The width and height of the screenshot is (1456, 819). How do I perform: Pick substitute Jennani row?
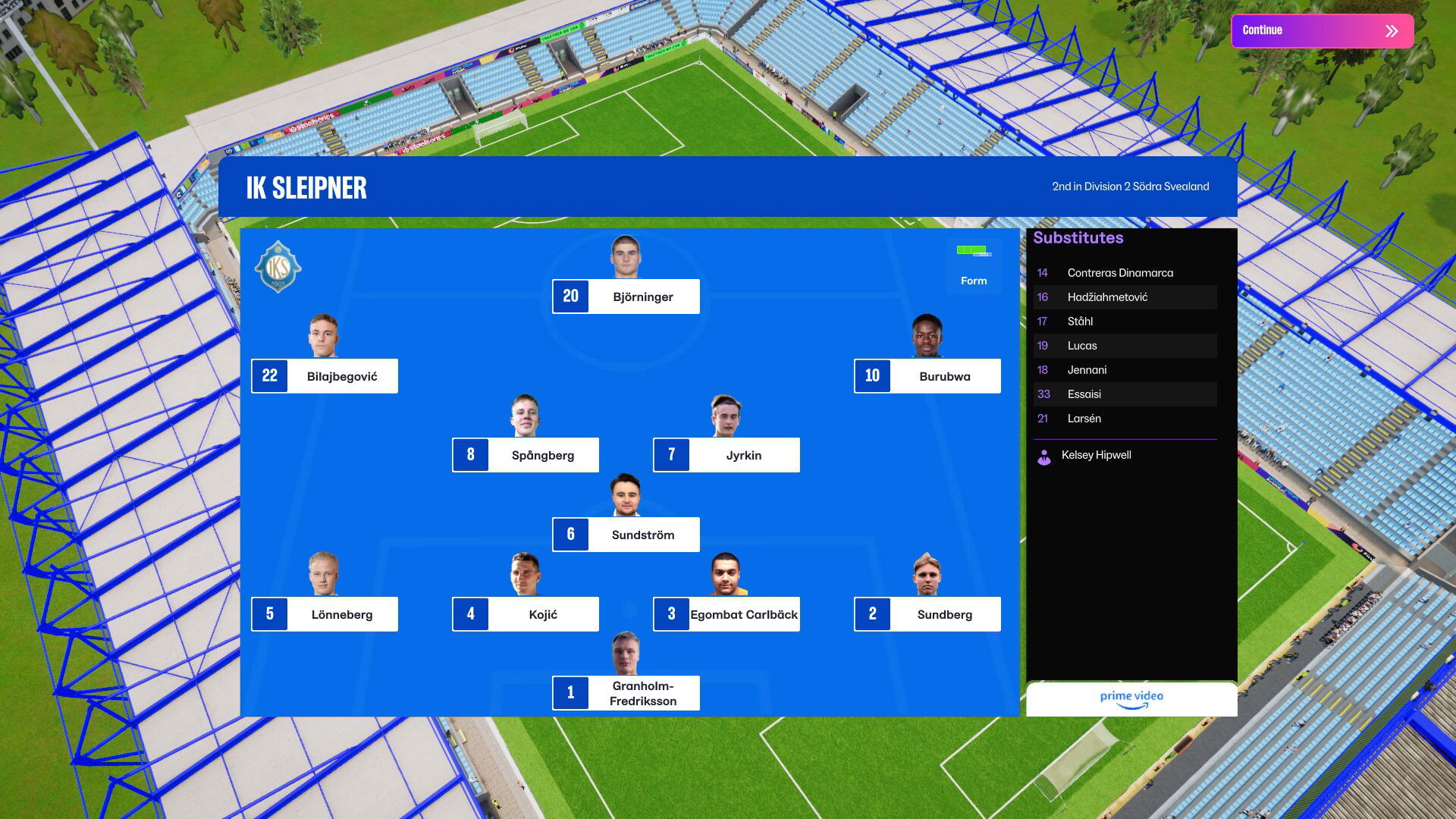coord(1125,370)
